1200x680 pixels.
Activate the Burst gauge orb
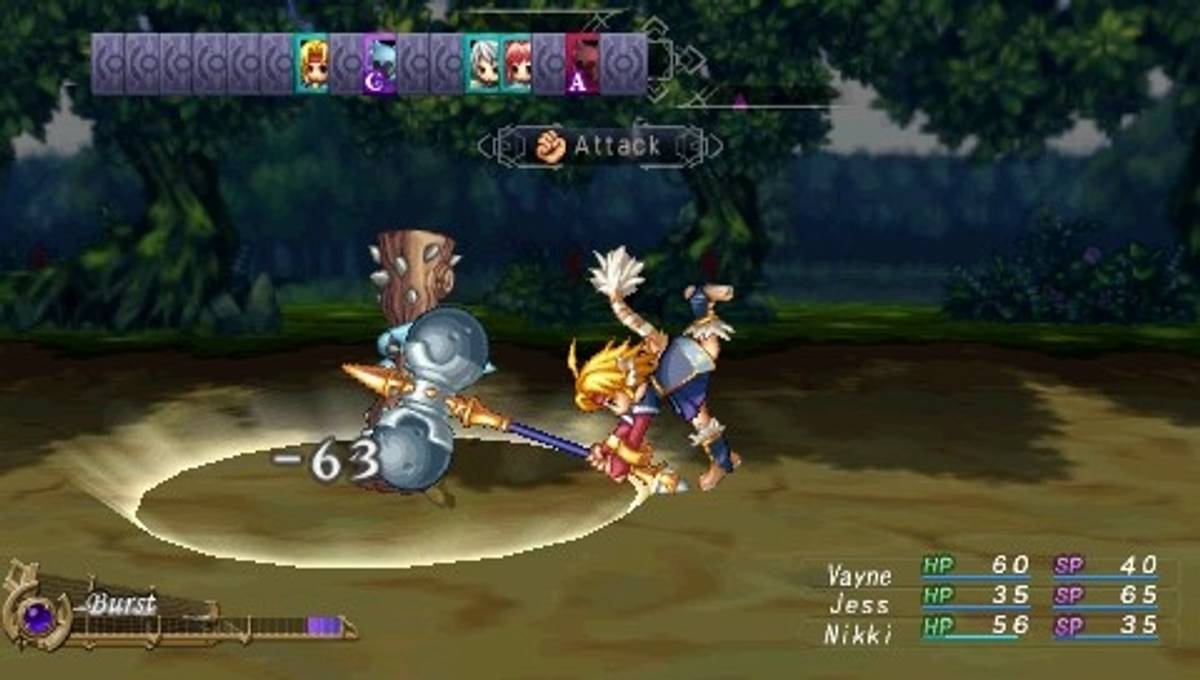click(38, 615)
